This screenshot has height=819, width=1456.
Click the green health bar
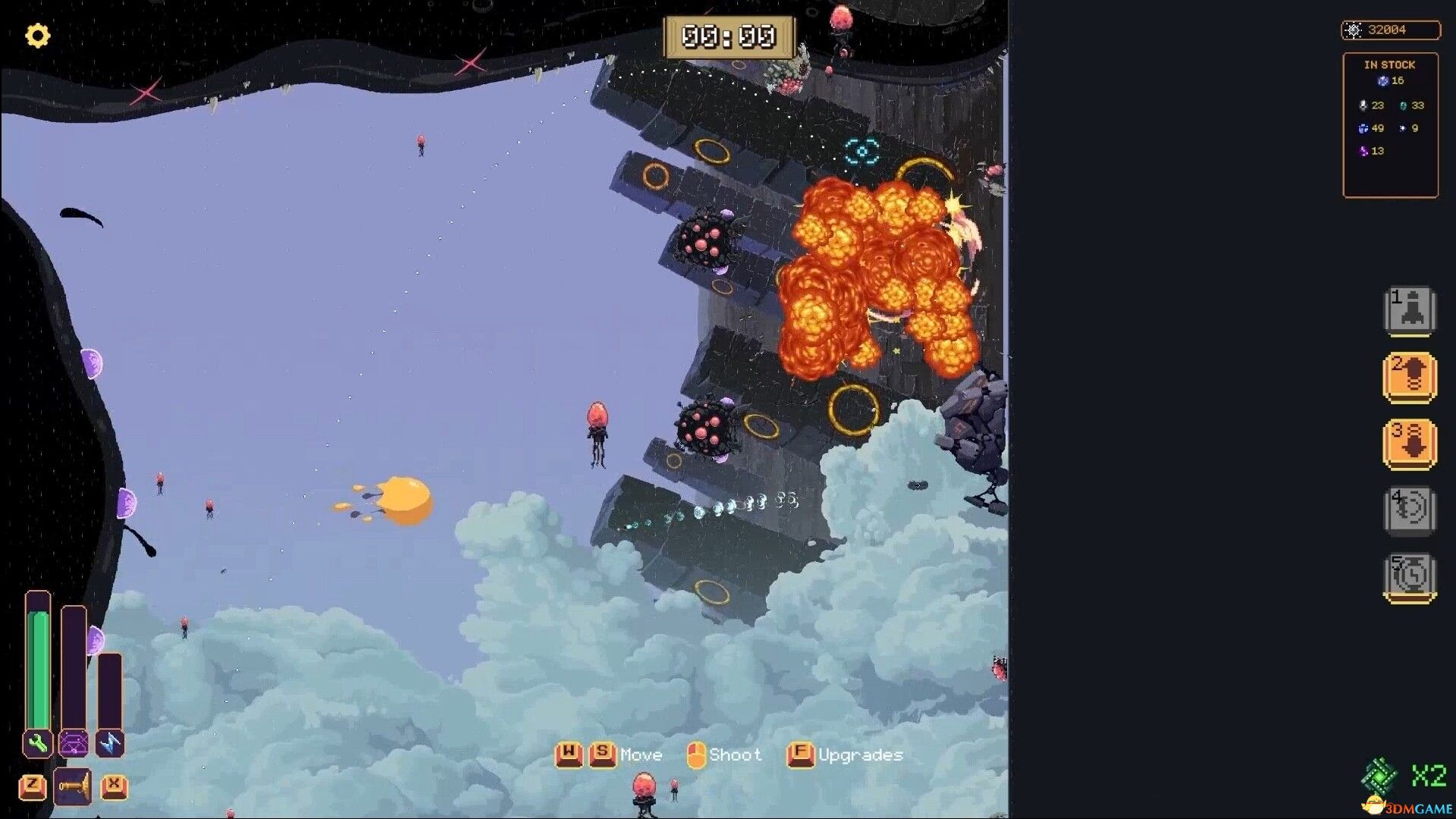36,667
